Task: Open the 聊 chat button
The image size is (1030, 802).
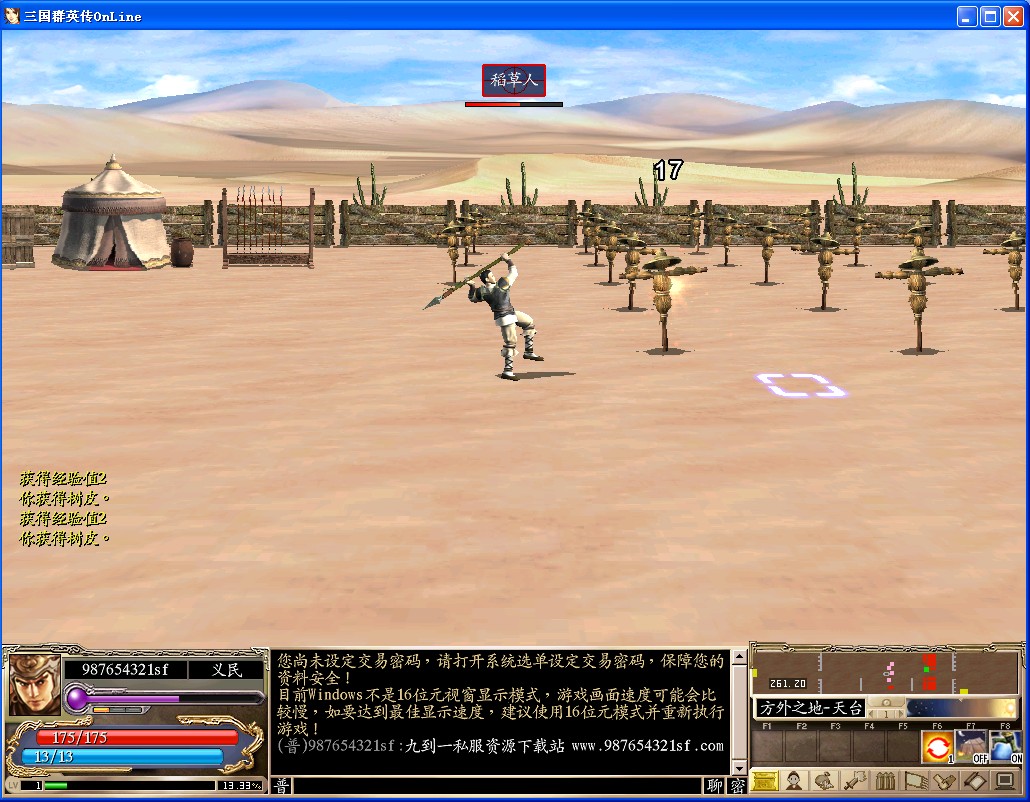Action: [x=715, y=786]
